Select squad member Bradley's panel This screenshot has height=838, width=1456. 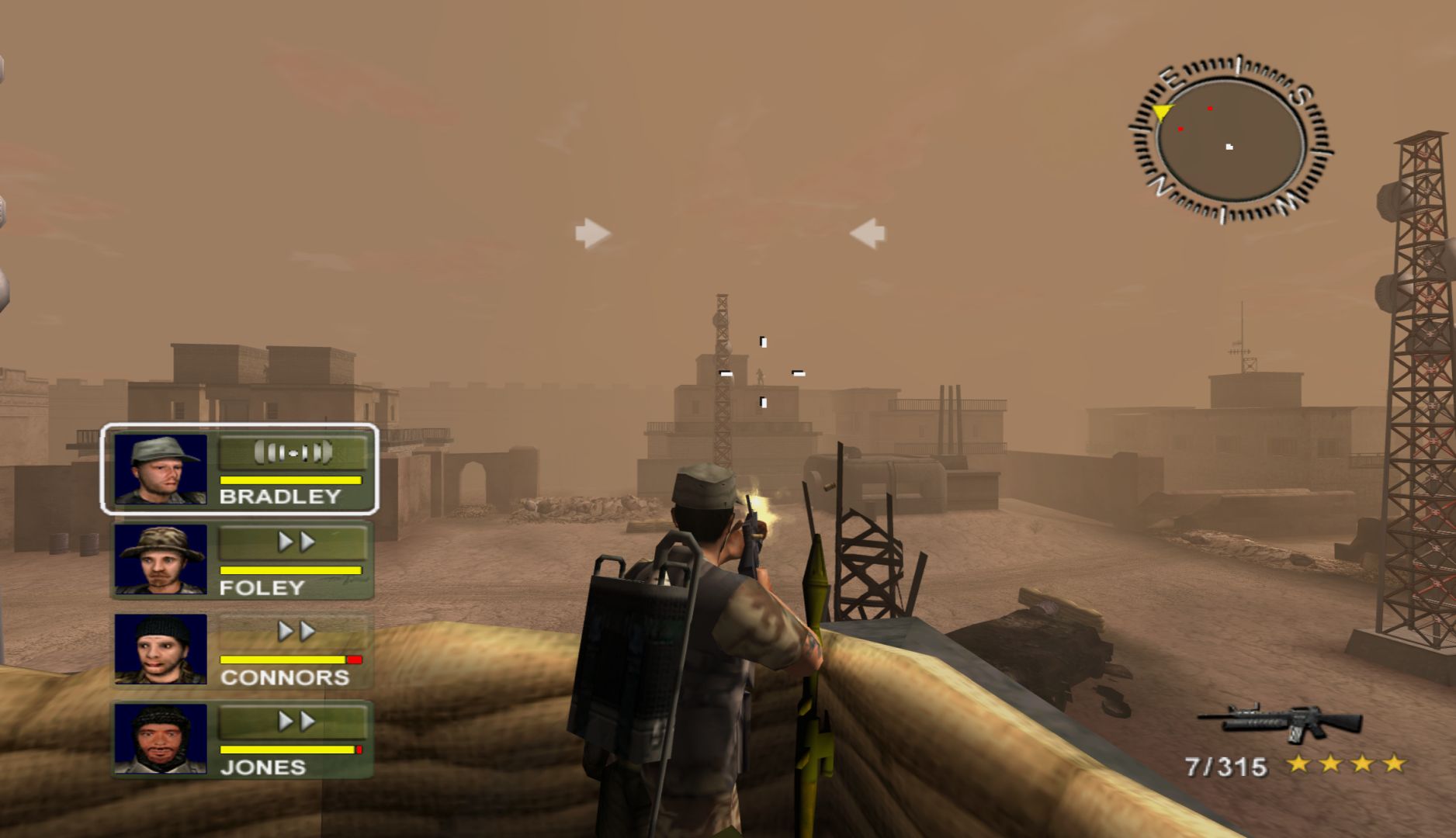pyautogui.click(x=239, y=469)
